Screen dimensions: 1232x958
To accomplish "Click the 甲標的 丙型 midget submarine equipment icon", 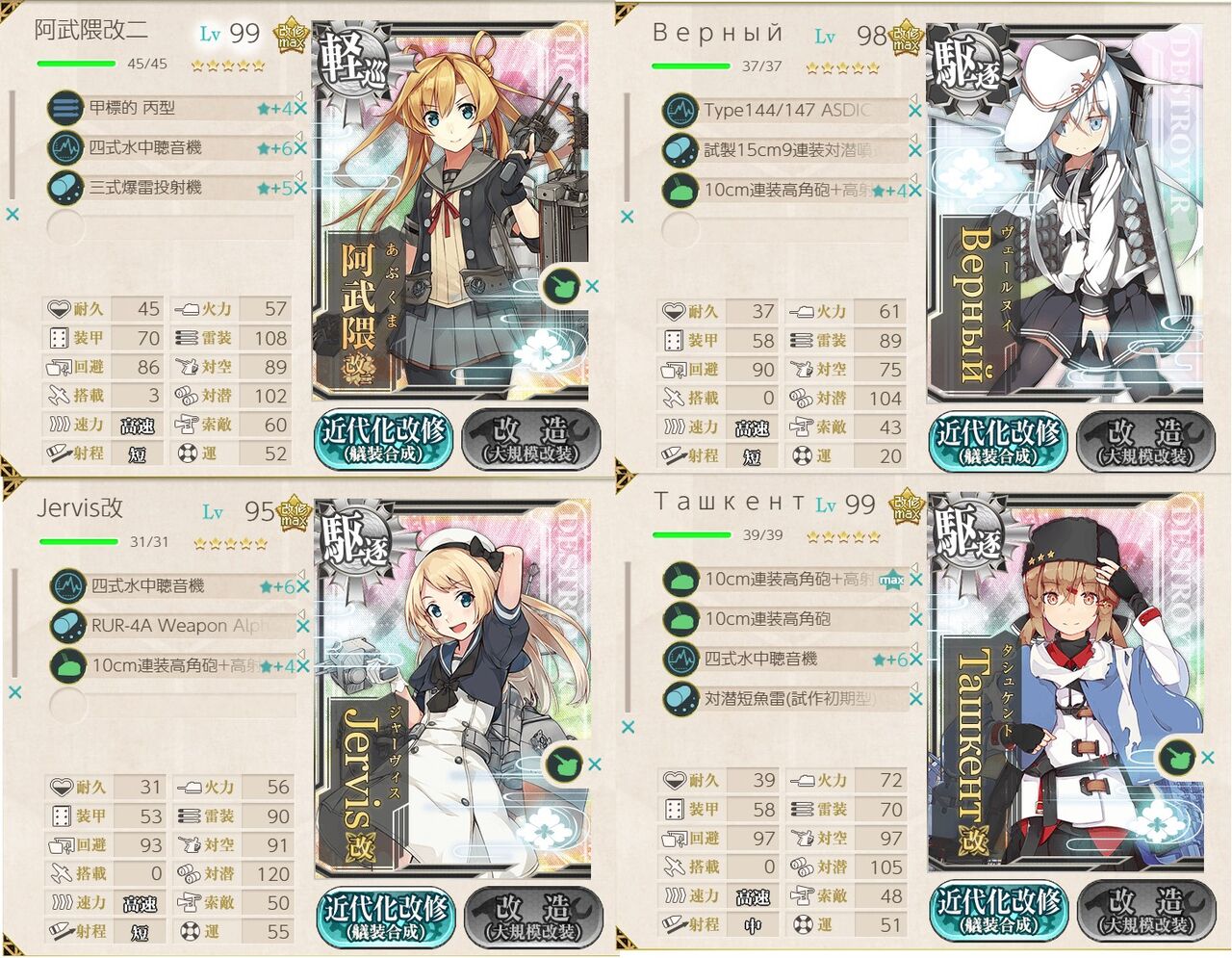I will click(x=64, y=108).
